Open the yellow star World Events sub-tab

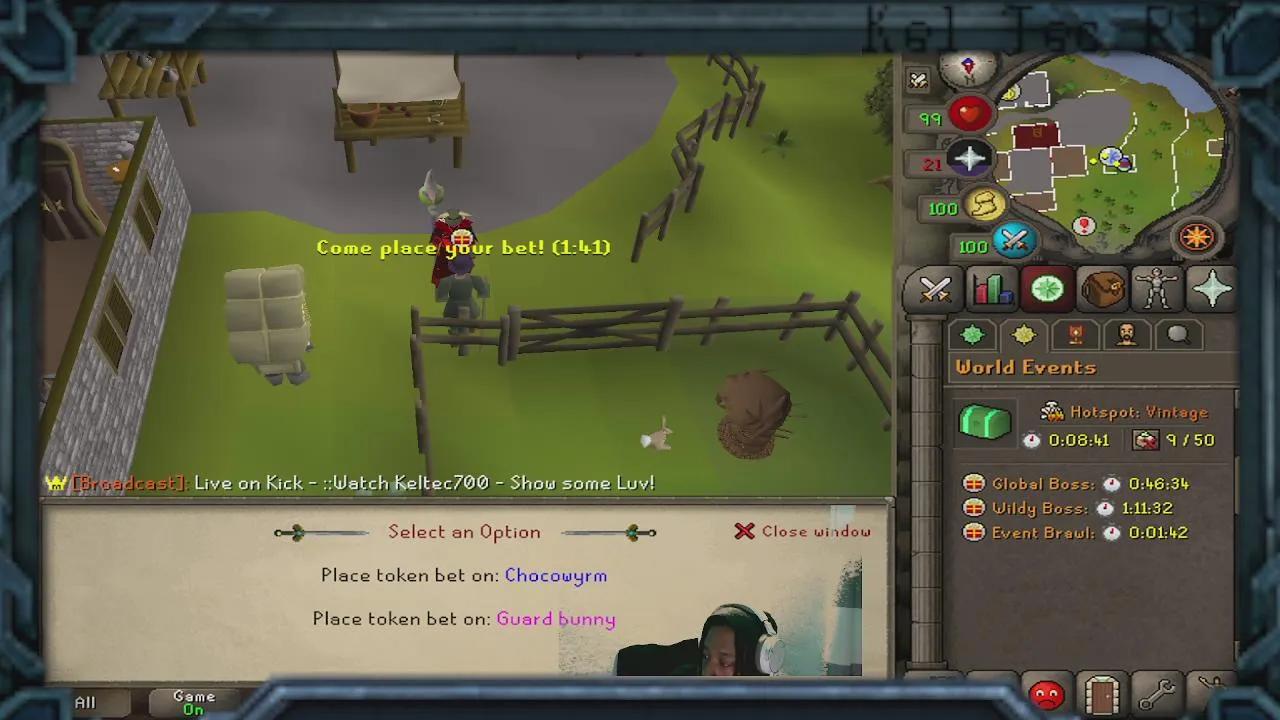[1023, 336]
